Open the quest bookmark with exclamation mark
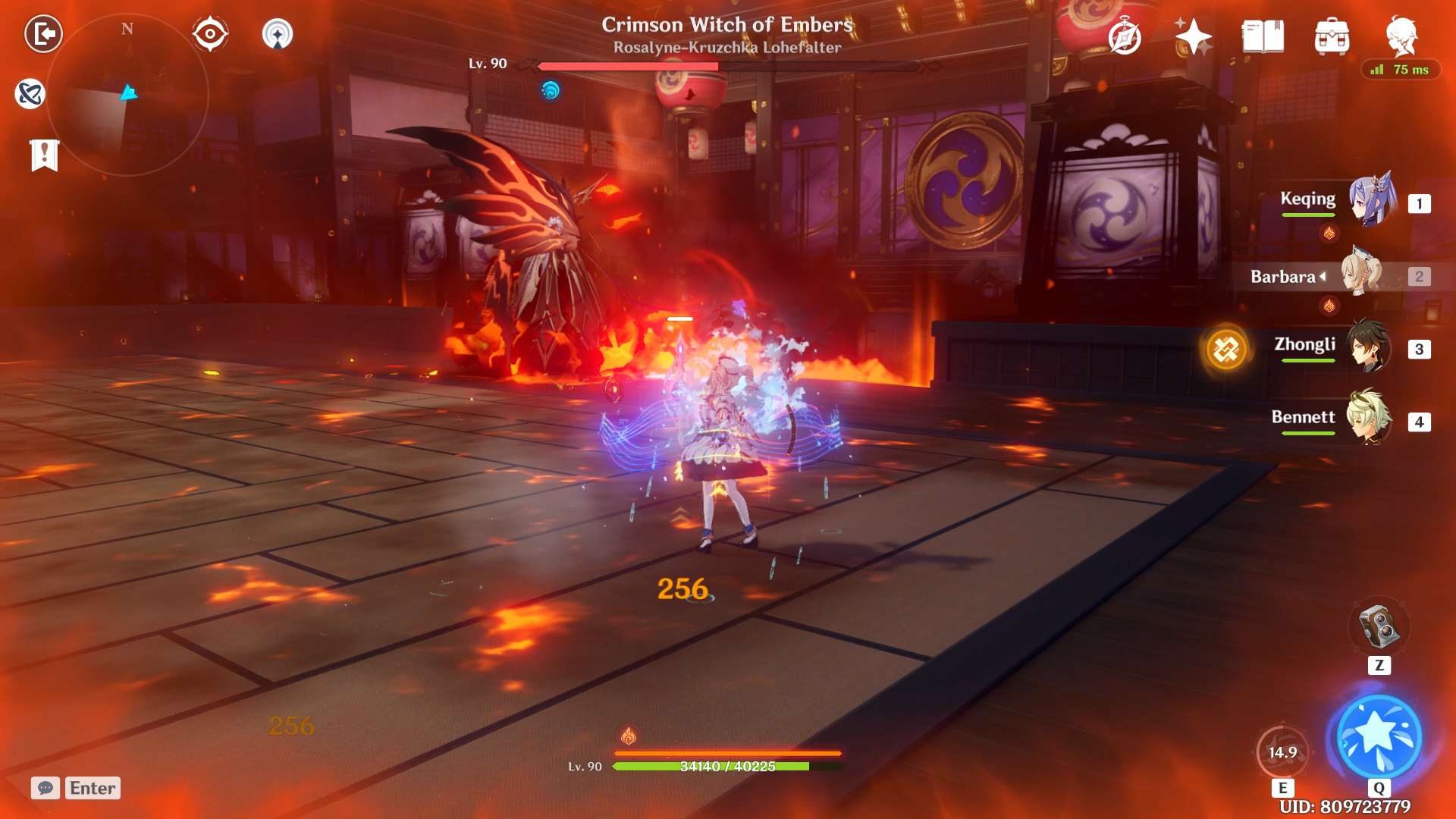Screen dimensions: 1456x819 pos(45,155)
